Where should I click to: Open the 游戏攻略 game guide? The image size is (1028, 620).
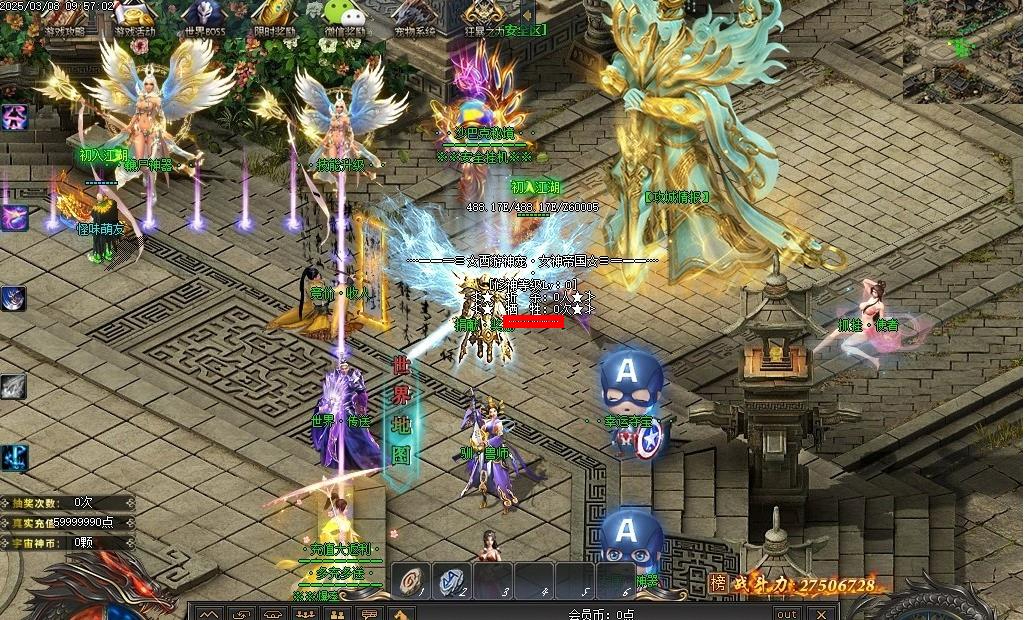65,18
